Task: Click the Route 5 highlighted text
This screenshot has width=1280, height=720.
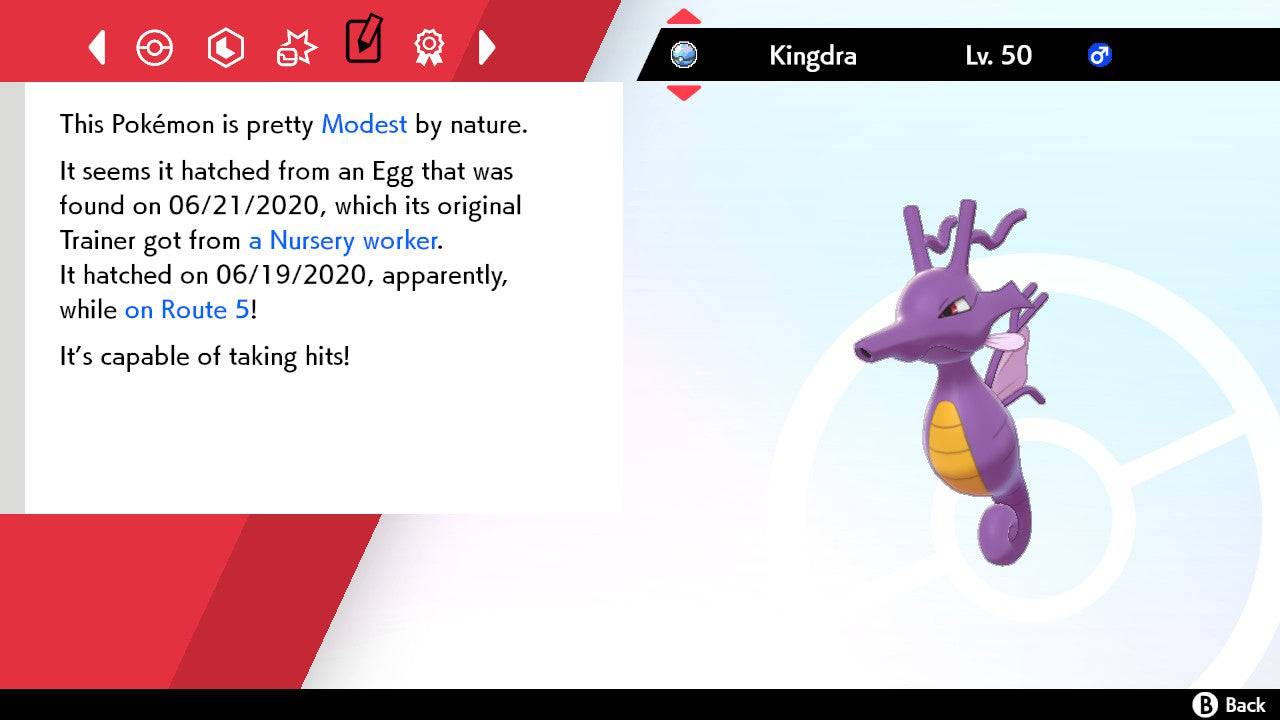Action: pos(185,310)
